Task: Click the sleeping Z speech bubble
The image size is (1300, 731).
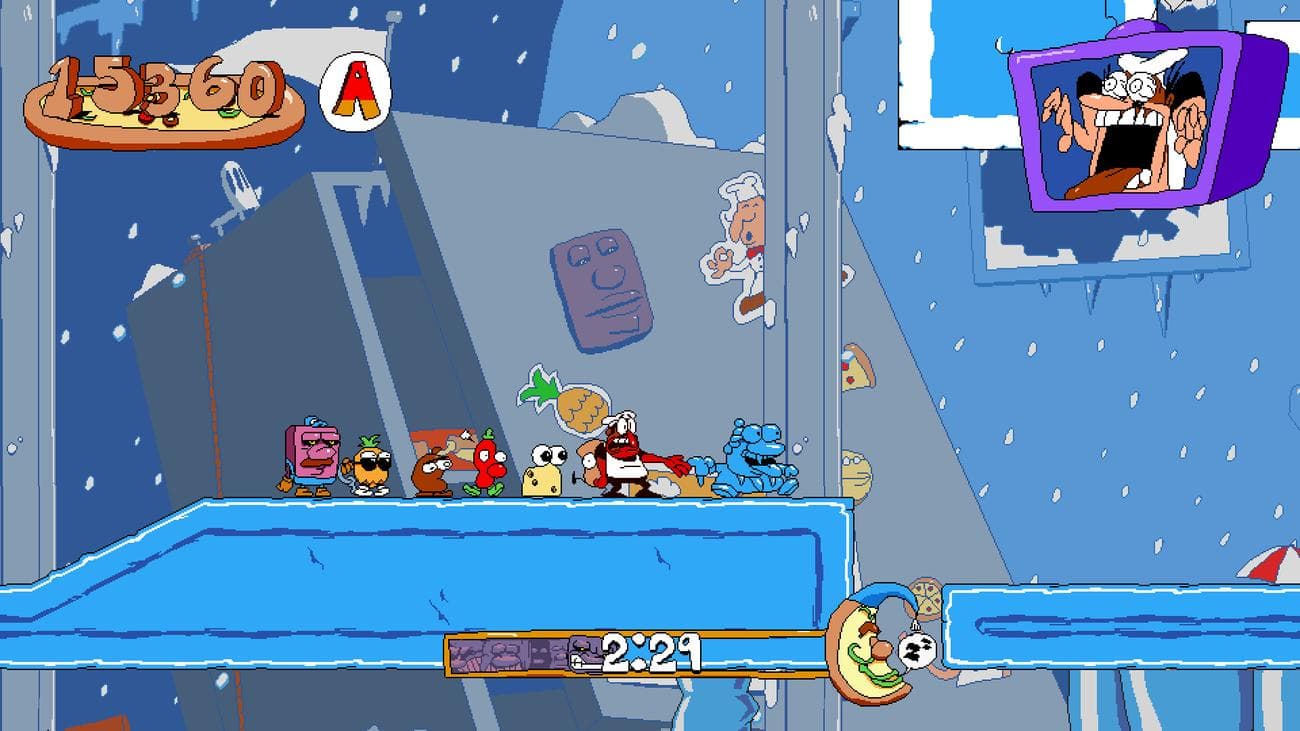Action: pyautogui.click(x=918, y=647)
